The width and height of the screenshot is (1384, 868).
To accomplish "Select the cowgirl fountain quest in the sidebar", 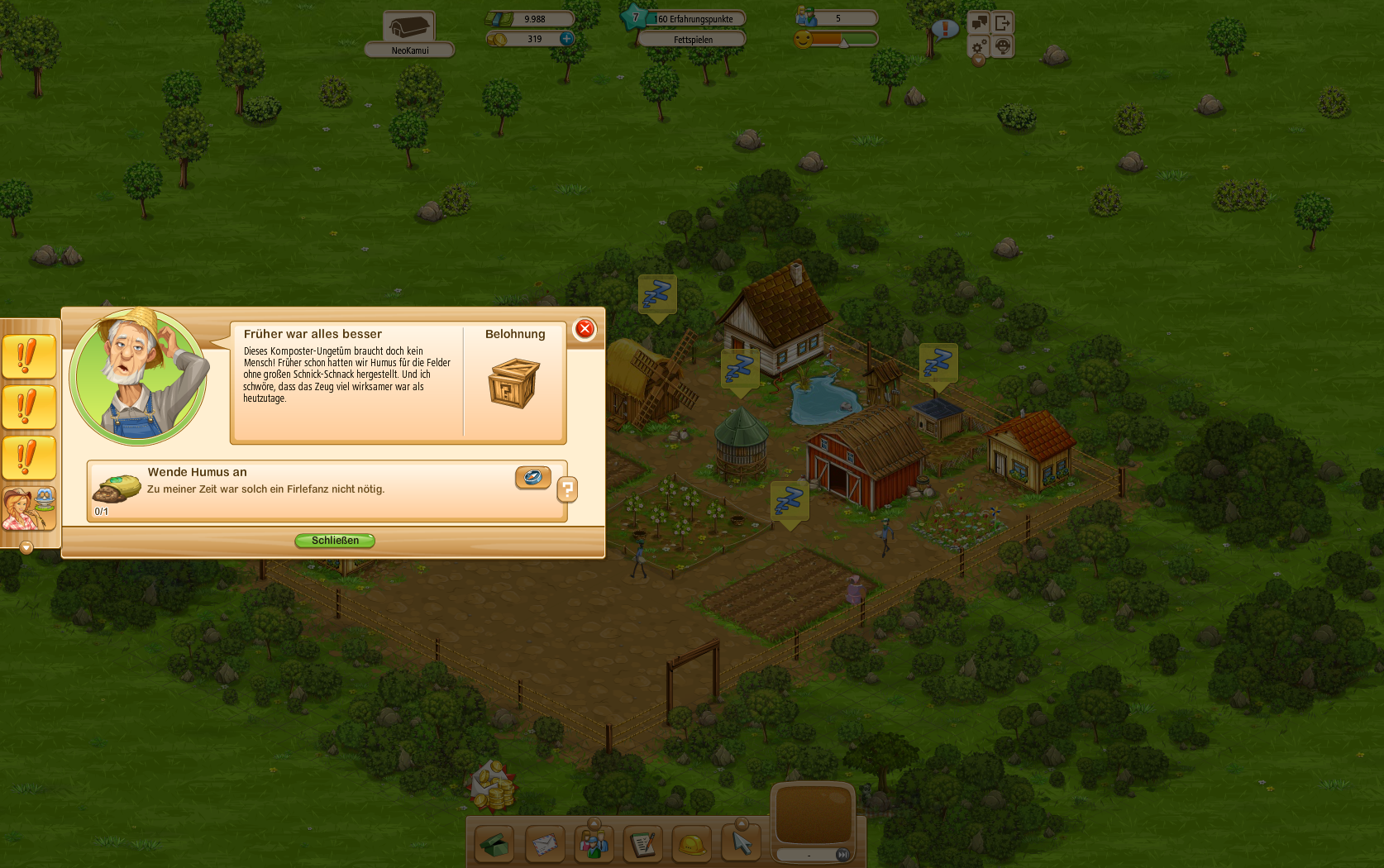I will [x=29, y=508].
